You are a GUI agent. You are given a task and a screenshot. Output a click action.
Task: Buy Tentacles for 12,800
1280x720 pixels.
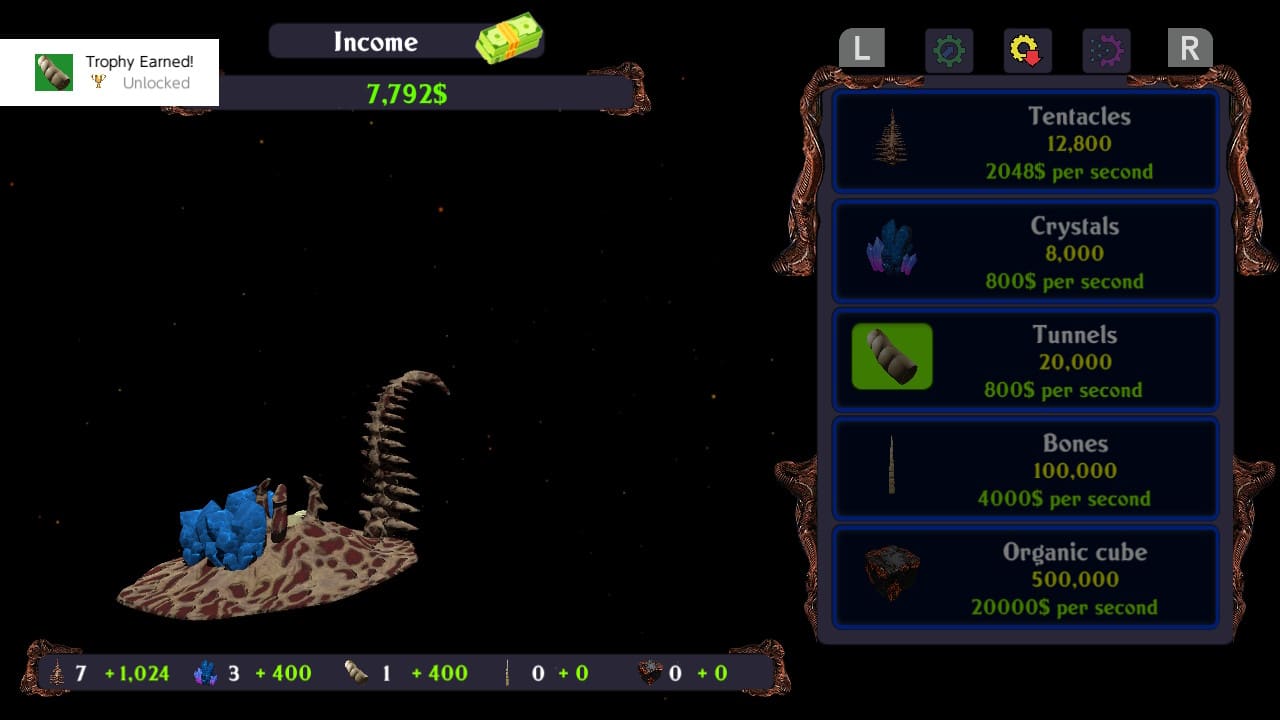click(1026, 140)
